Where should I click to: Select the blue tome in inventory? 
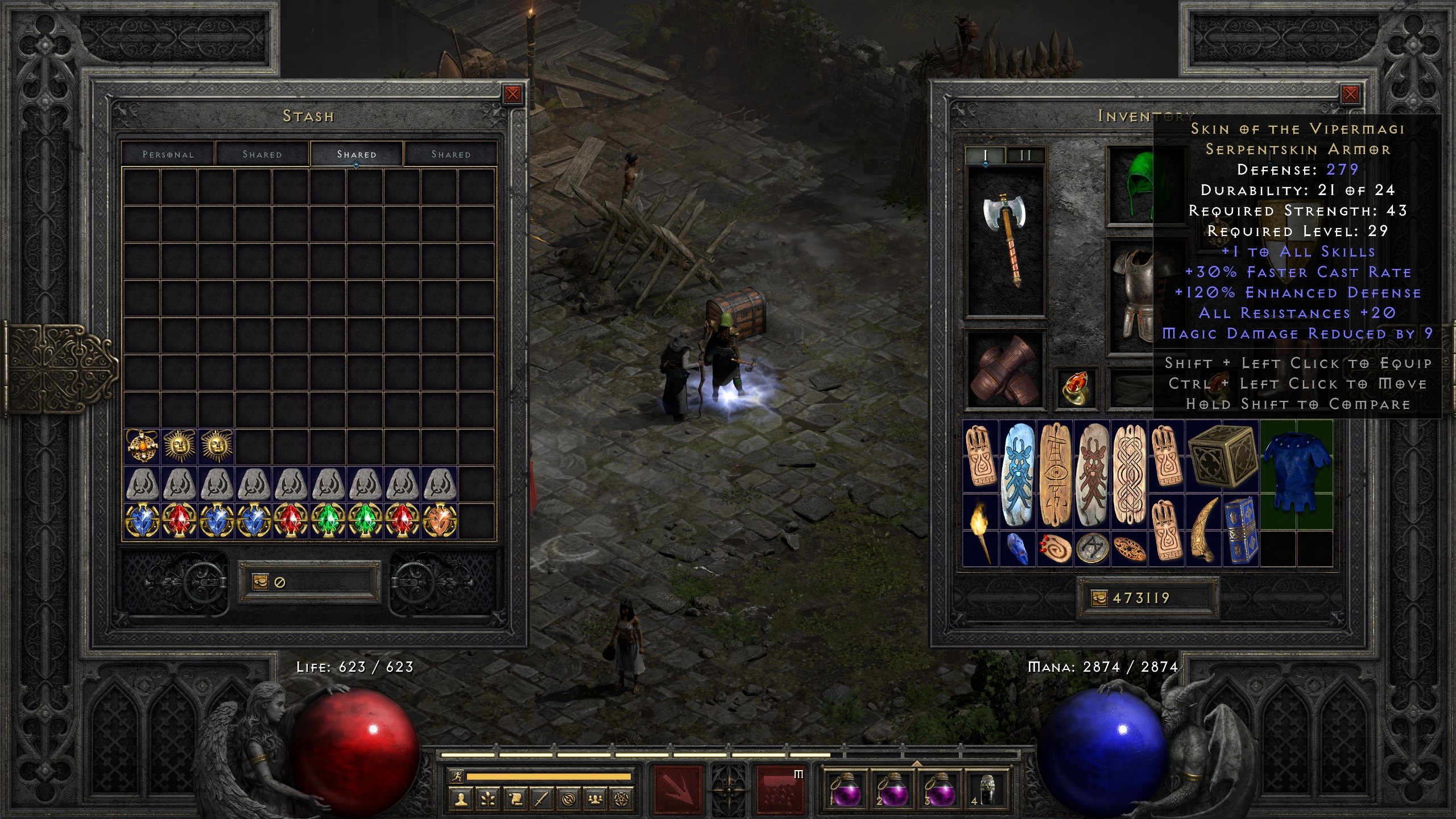pyautogui.click(x=1240, y=529)
